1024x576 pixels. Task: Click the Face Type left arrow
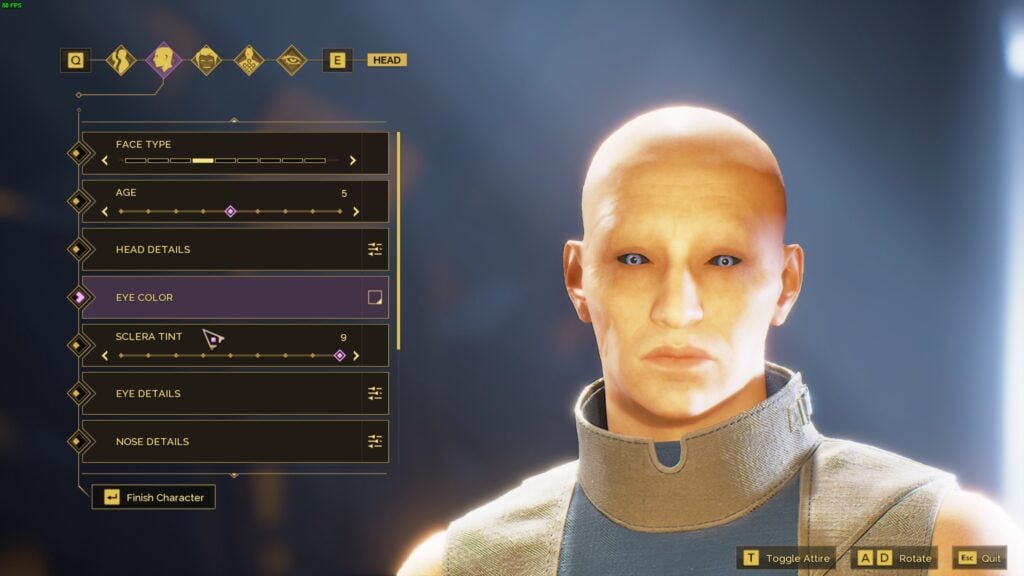pyautogui.click(x=105, y=160)
